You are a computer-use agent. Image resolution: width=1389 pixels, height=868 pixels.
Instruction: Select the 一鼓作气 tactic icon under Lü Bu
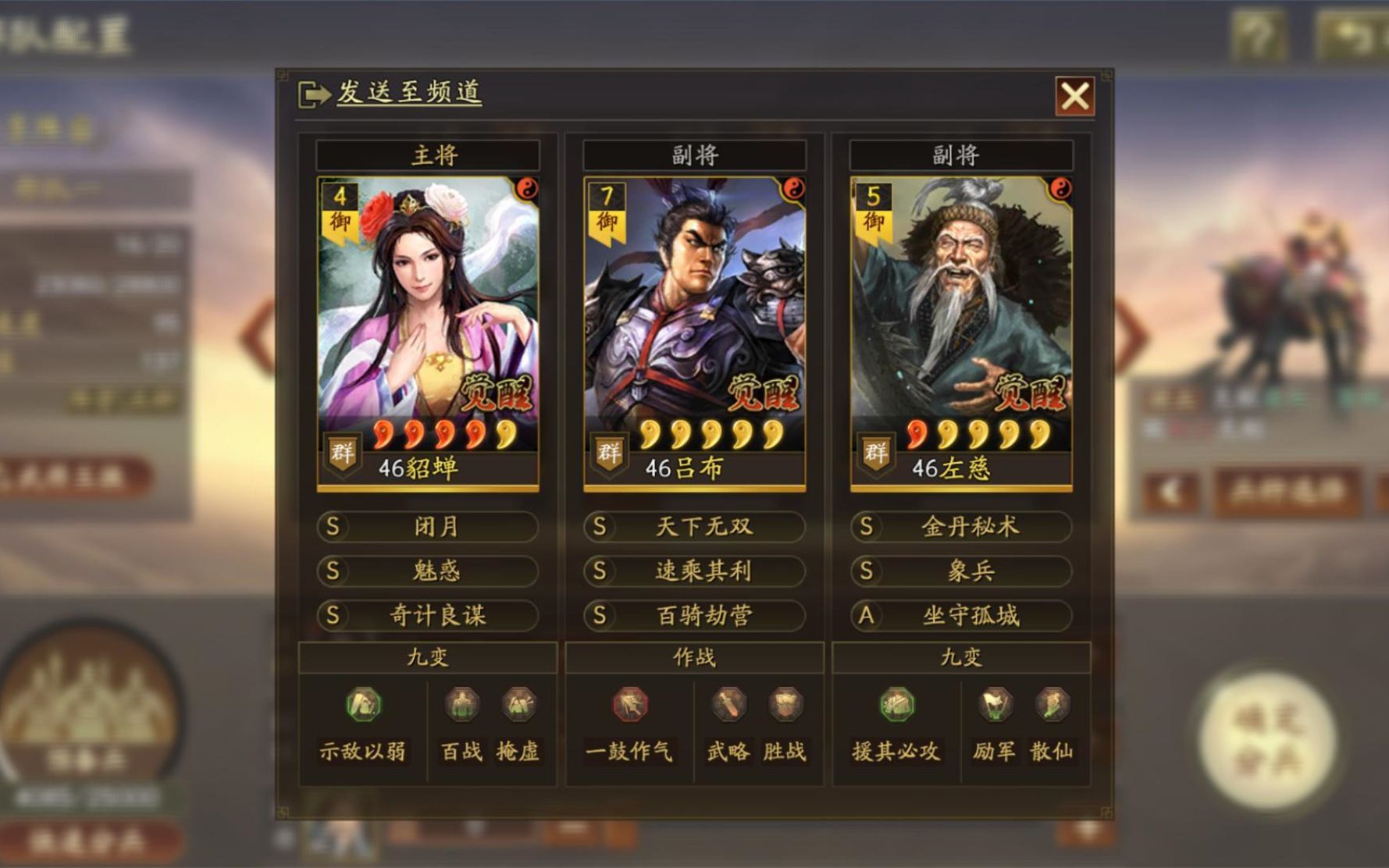coord(629,703)
